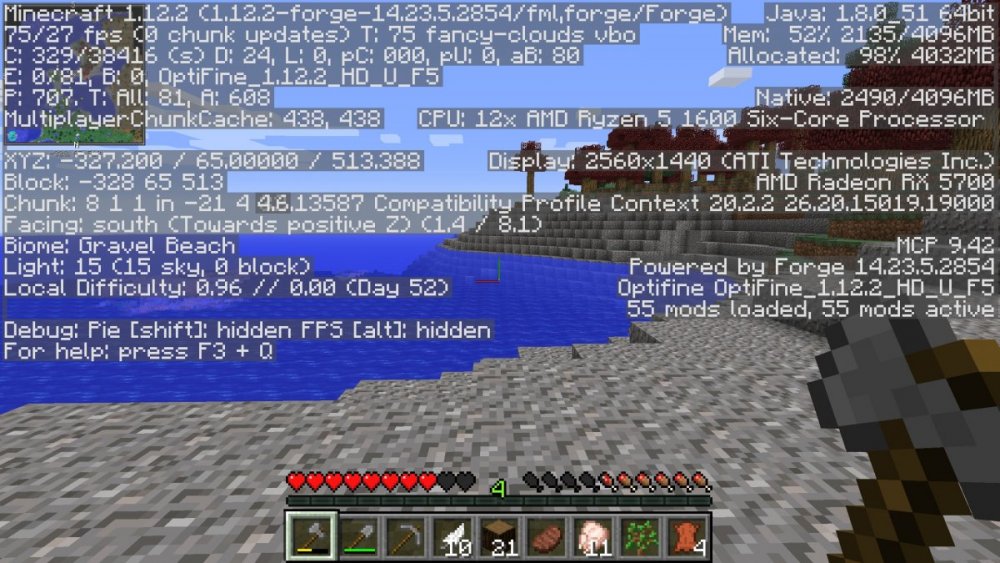Image resolution: width=1000 pixels, height=563 pixels.
Task: Select the stone axe hotbar slot
Action: 310,537
